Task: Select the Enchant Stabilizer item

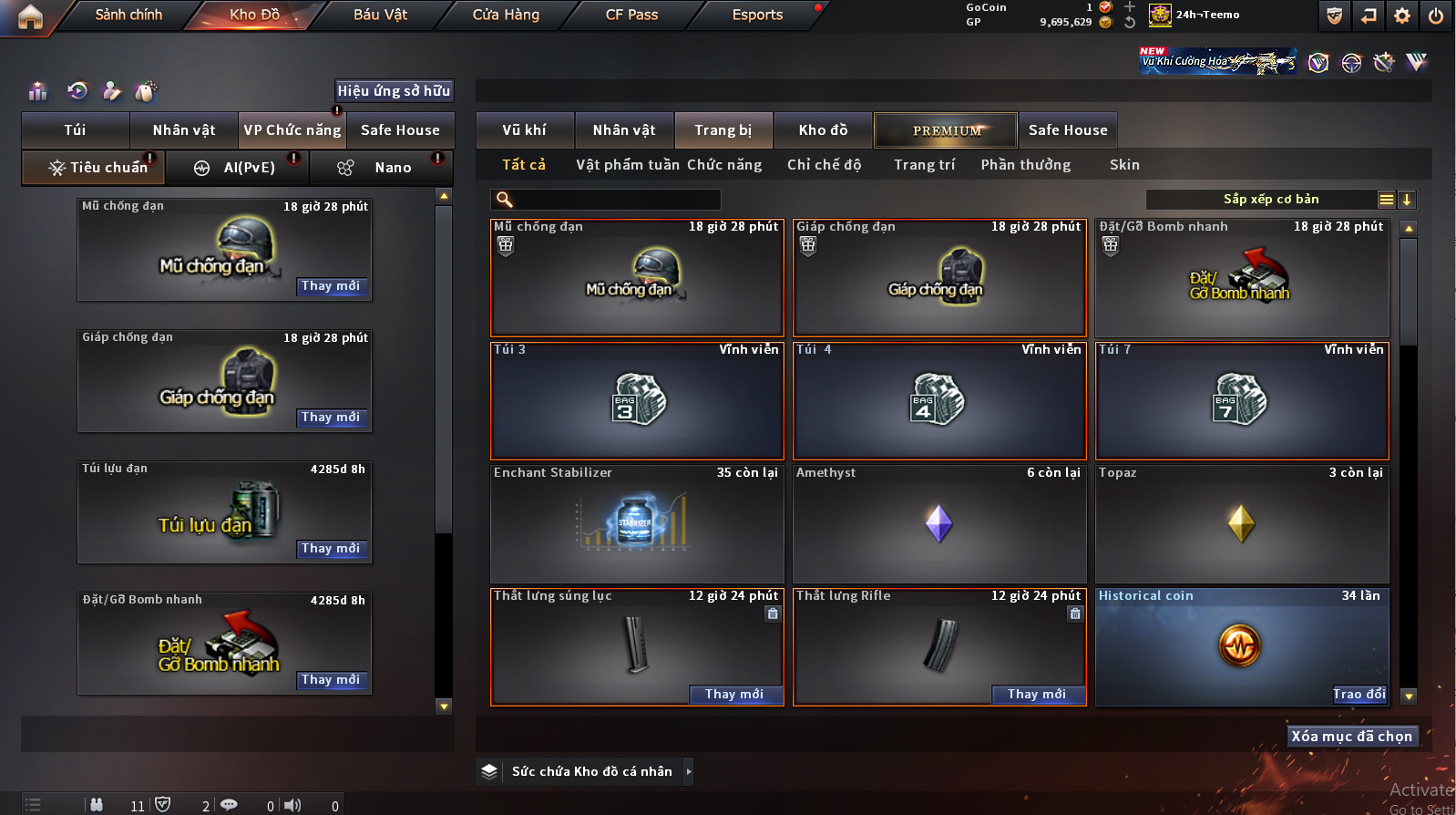Action: tap(637, 524)
